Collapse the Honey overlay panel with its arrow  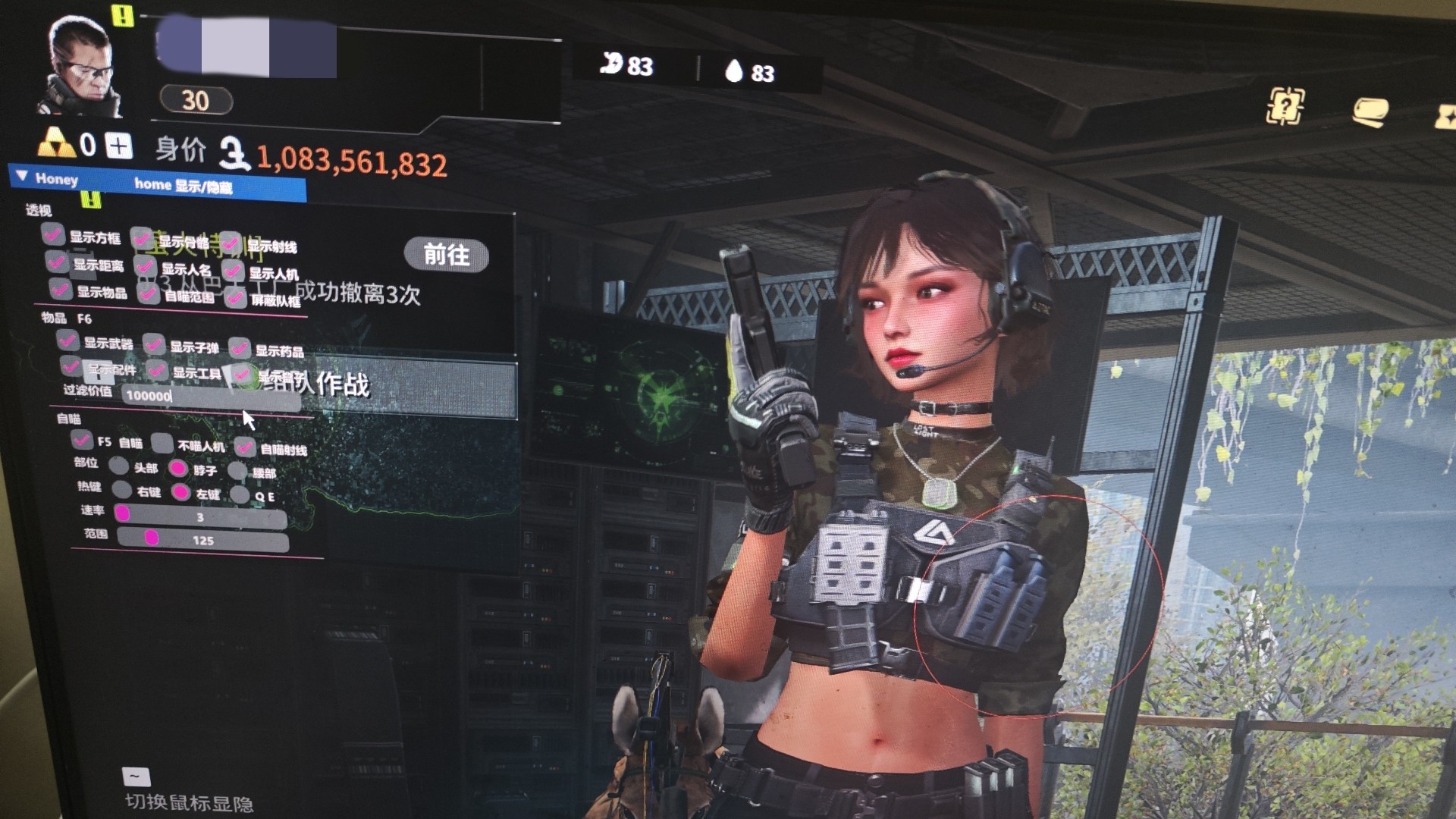[22, 176]
